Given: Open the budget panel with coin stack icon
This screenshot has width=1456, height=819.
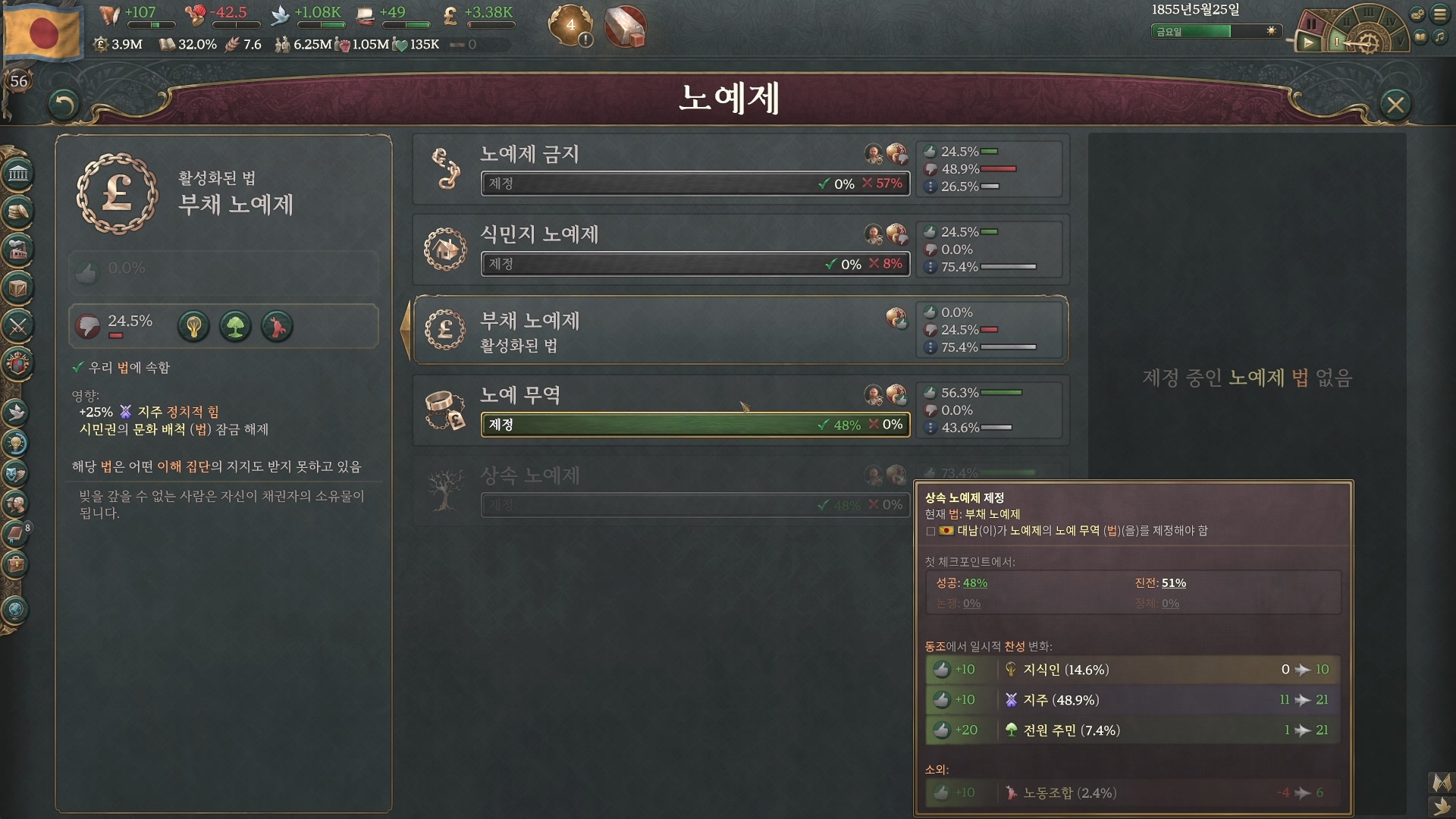Looking at the screenshot, I should coord(18,212).
